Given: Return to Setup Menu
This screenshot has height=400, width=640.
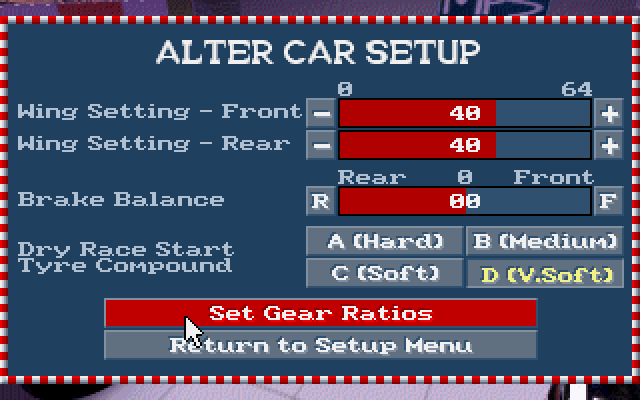Looking at the screenshot, I should [x=320, y=345].
